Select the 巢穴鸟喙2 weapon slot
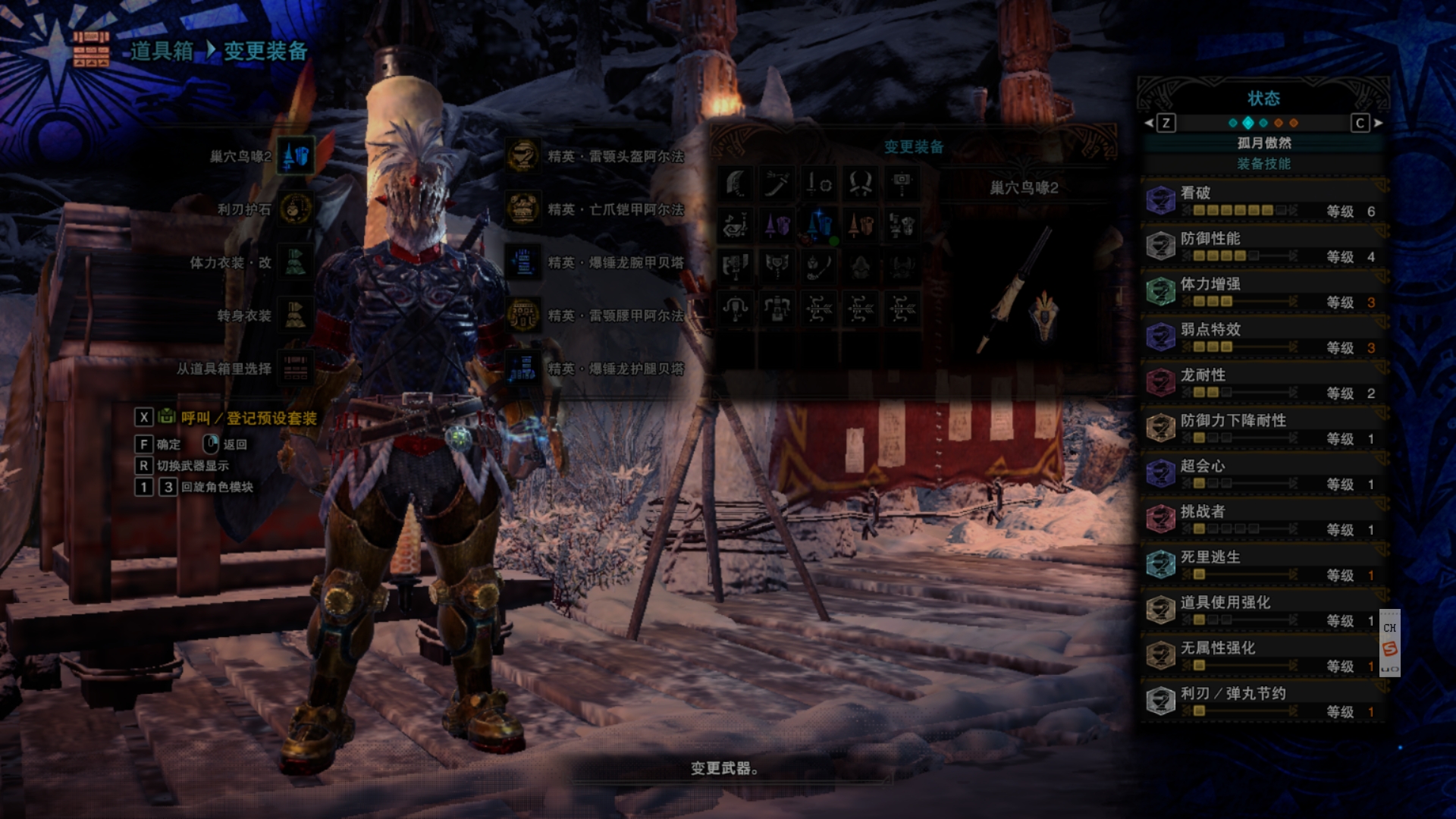The height and width of the screenshot is (819, 1456). point(295,156)
